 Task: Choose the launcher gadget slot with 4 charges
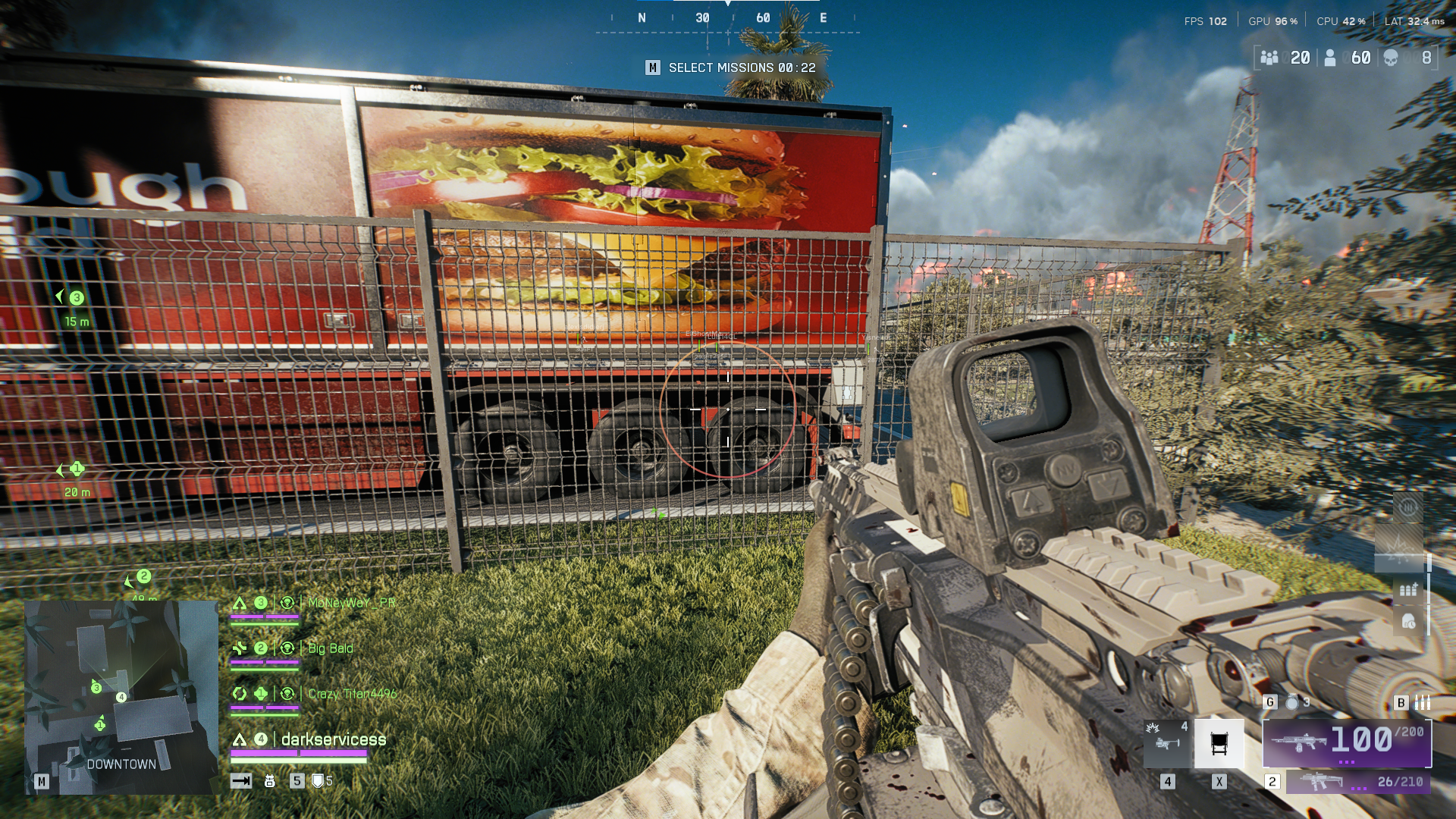pyautogui.click(x=1166, y=742)
